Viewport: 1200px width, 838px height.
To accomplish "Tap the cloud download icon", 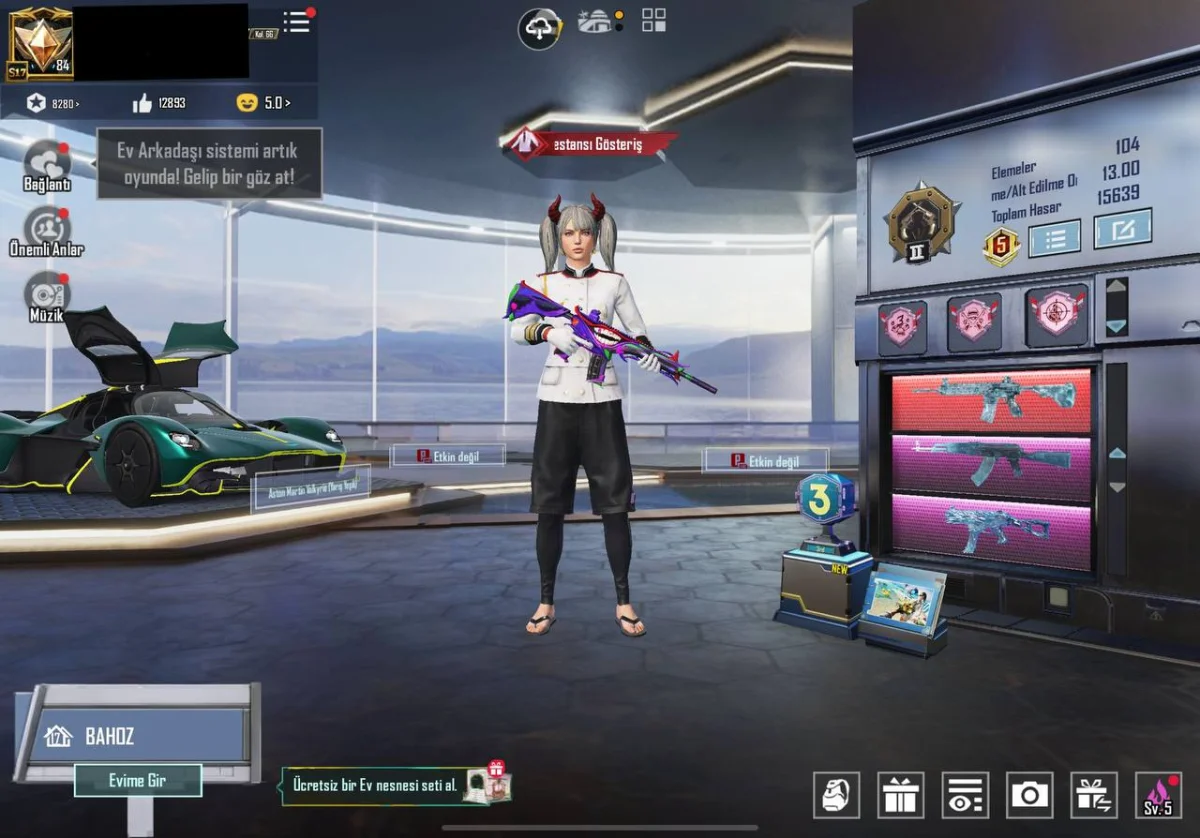I will 539,28.
